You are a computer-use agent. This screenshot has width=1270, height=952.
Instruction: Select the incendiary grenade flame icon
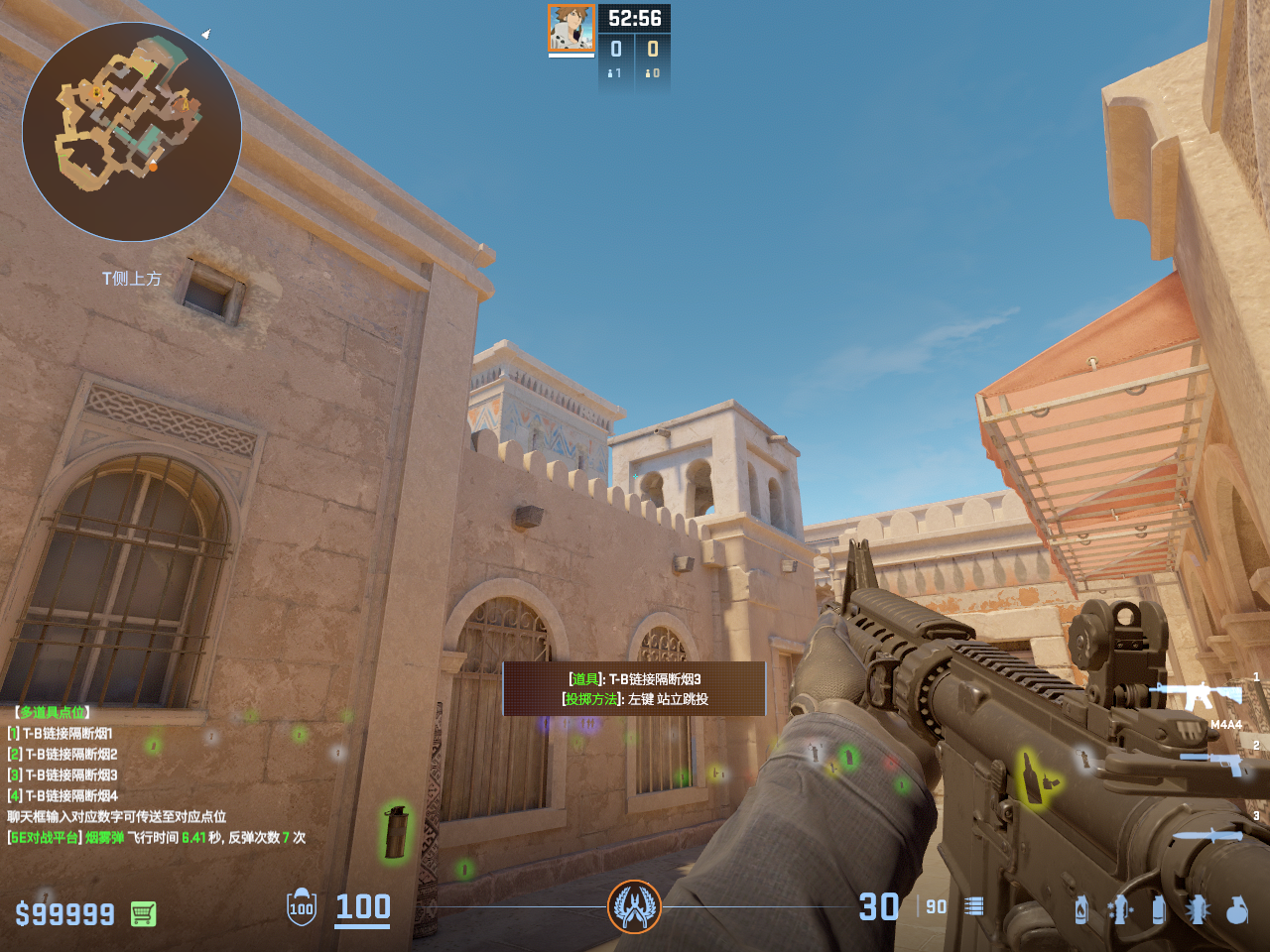[1081, 908]
